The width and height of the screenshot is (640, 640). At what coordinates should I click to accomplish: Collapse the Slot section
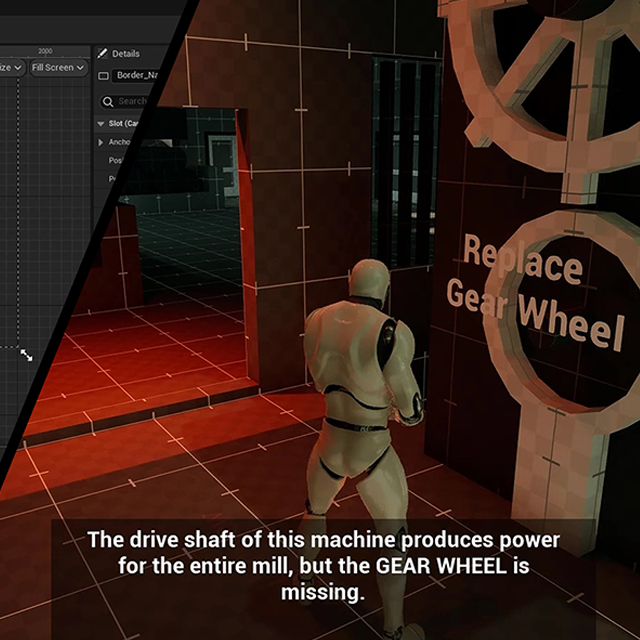click(101, 124)
